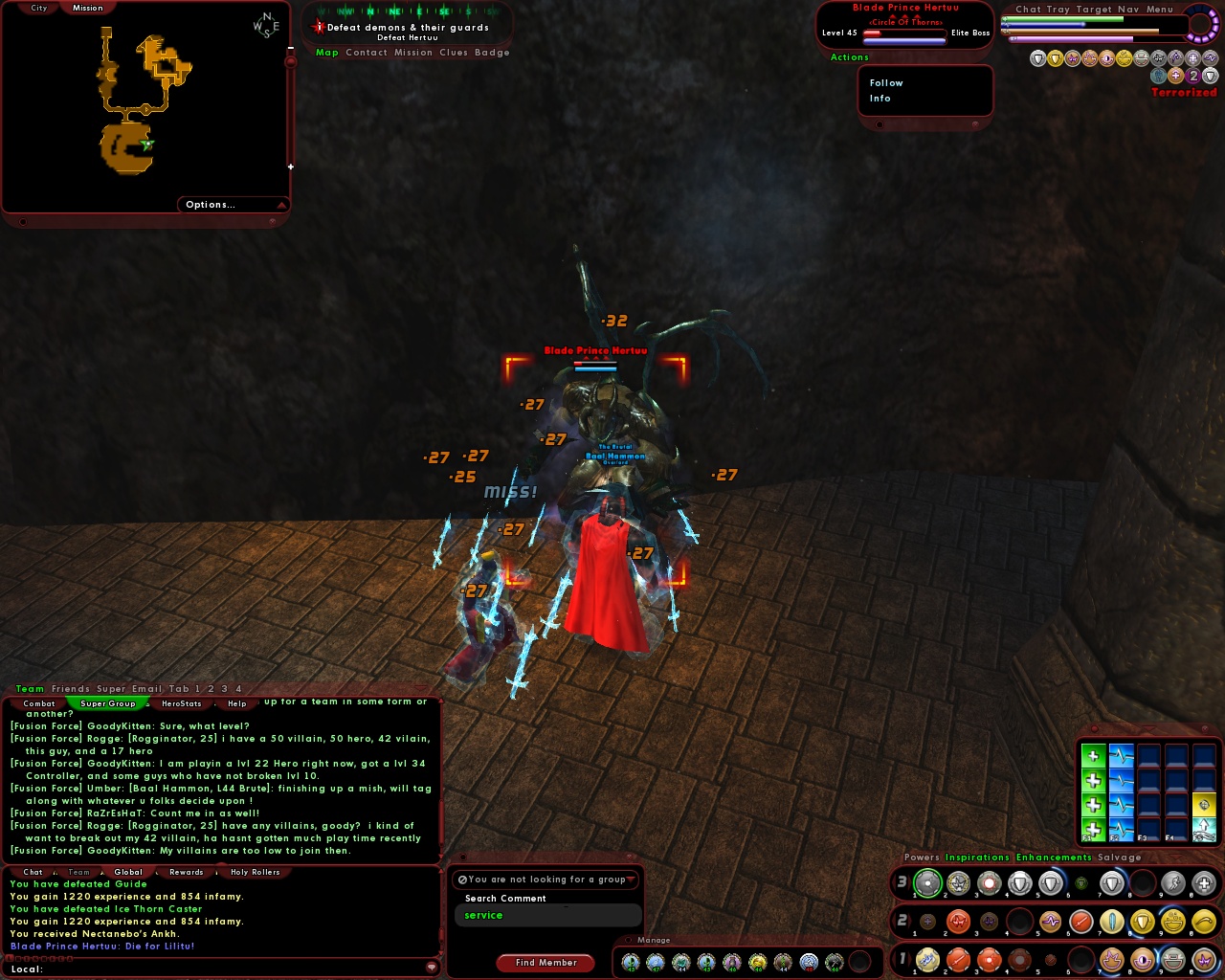Activate the white cross medical power
Image resolution: width=1225 pixels, height=980 pixels.
click(x=1203, y=882)
